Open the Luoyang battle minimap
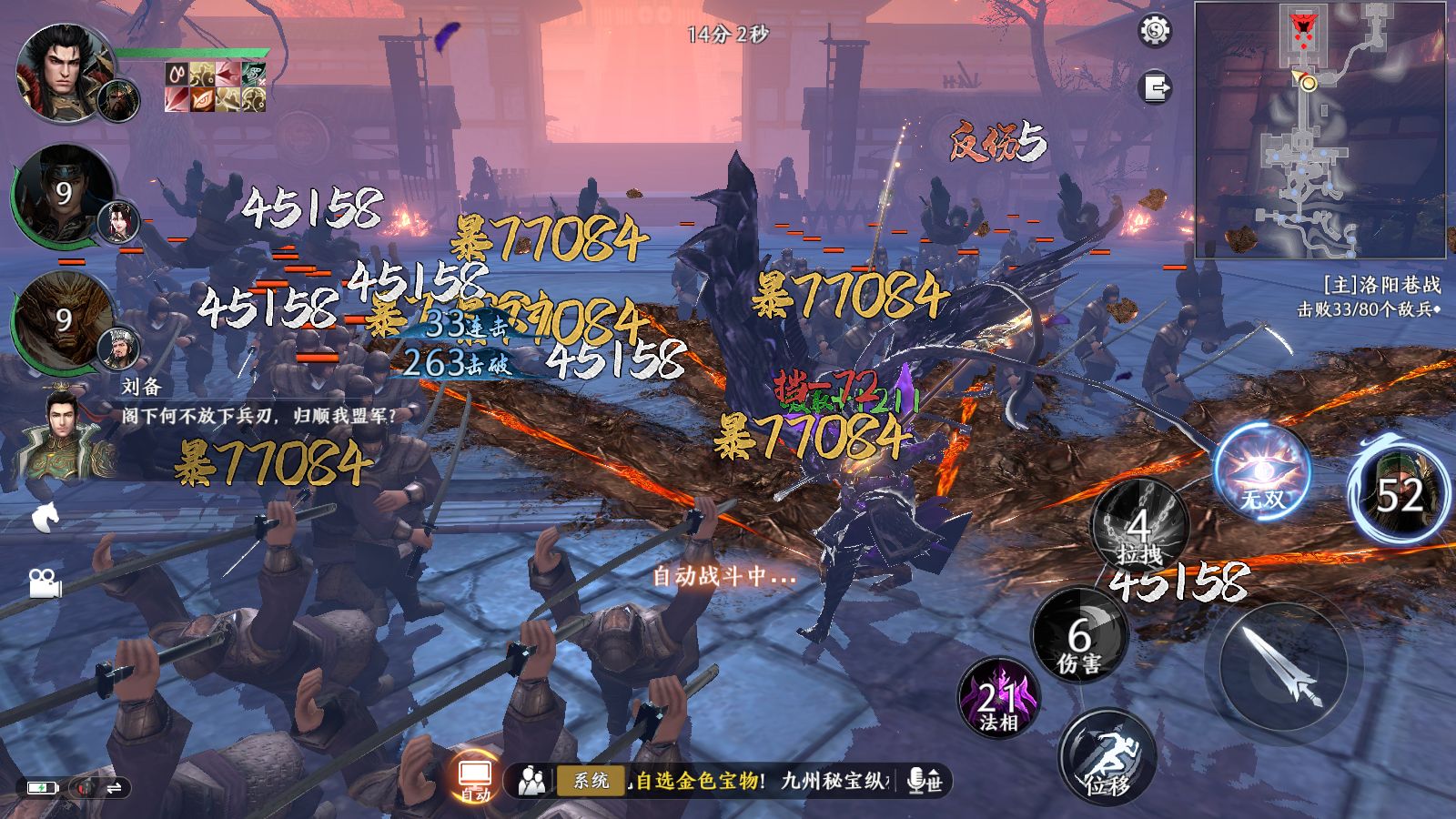Viewport: 1456px width, 819px height. pyautogui.click(x=1319, y=130)
